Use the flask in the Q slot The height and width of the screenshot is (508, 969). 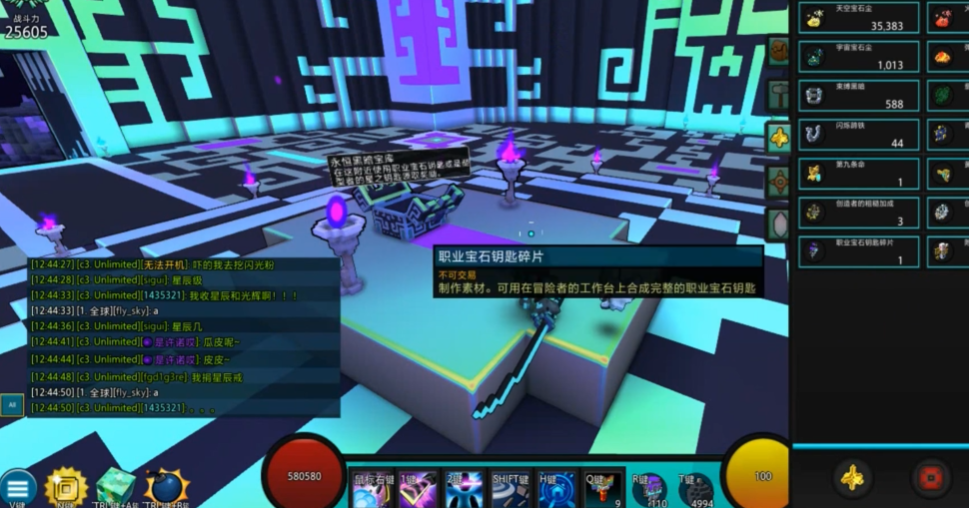click(x=603, y=489)
